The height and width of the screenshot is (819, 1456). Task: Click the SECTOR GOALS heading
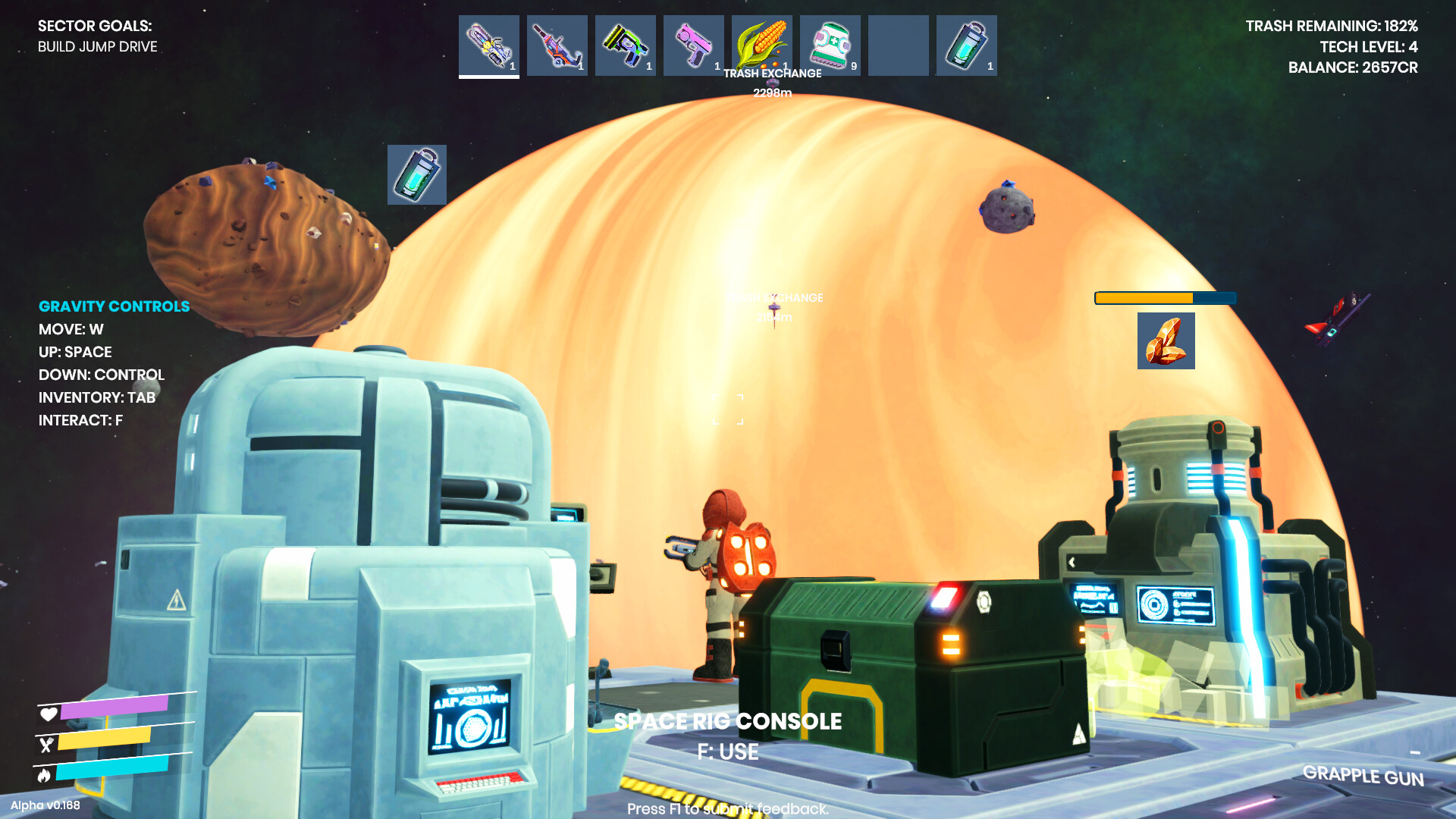[x=96, y=26]
